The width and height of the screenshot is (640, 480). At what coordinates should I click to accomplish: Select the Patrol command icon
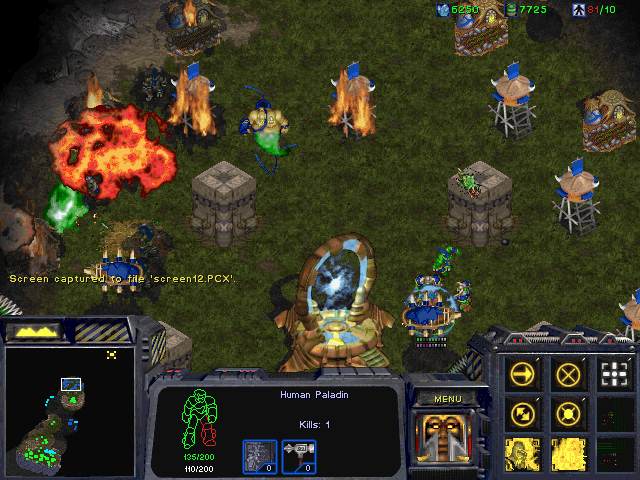(524, 413)
